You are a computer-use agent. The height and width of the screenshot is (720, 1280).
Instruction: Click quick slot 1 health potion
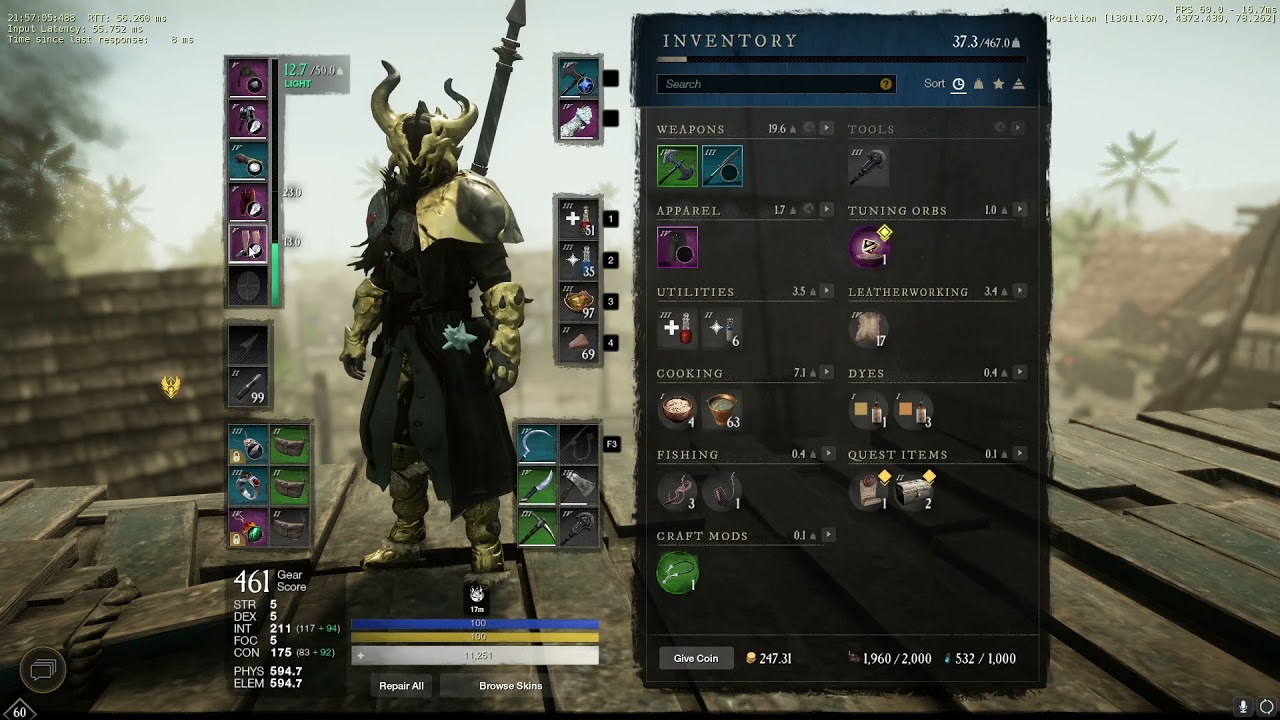[x=579, y=219]
